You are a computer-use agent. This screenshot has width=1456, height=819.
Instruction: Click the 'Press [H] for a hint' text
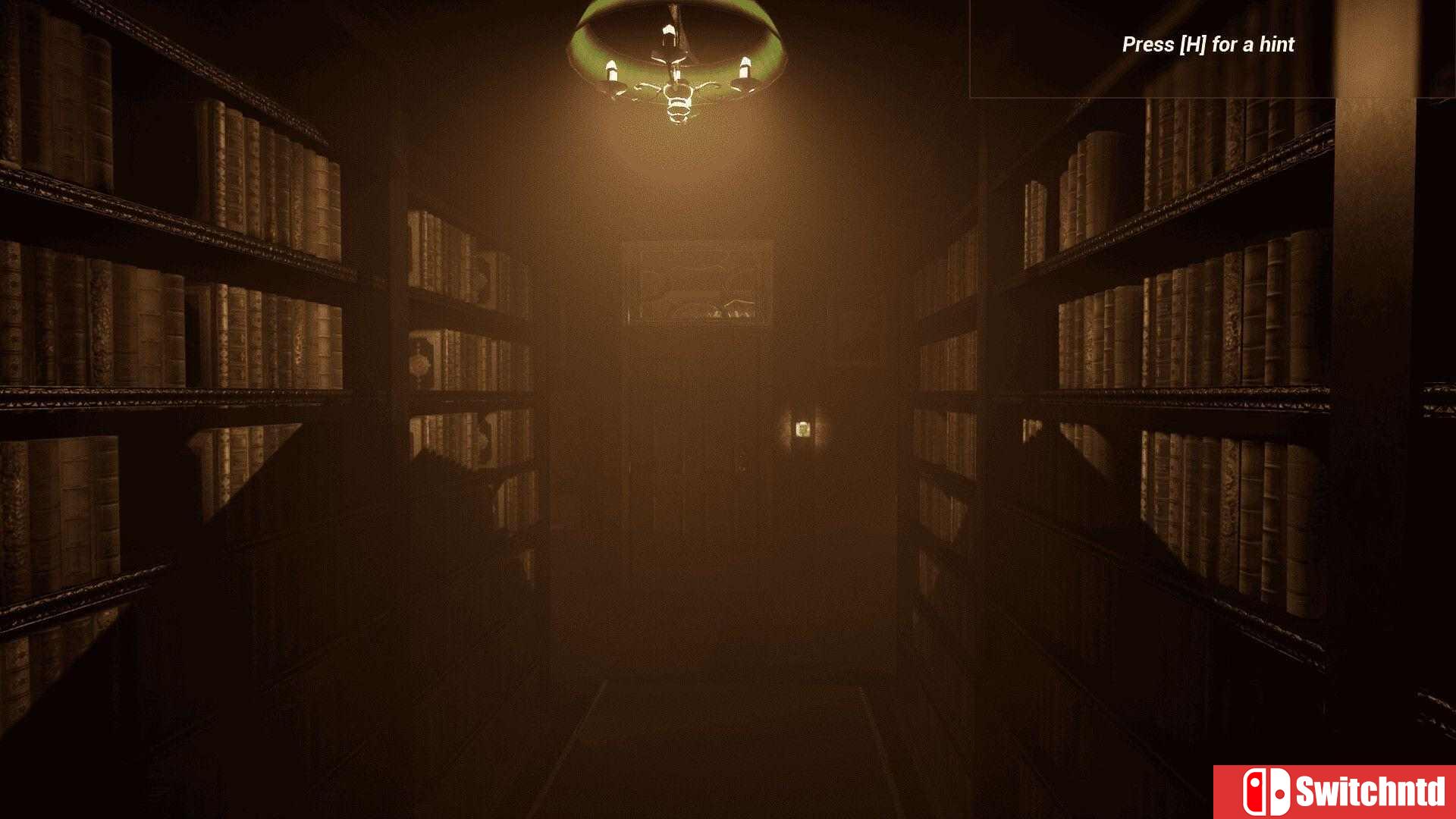click(1207, 45)
